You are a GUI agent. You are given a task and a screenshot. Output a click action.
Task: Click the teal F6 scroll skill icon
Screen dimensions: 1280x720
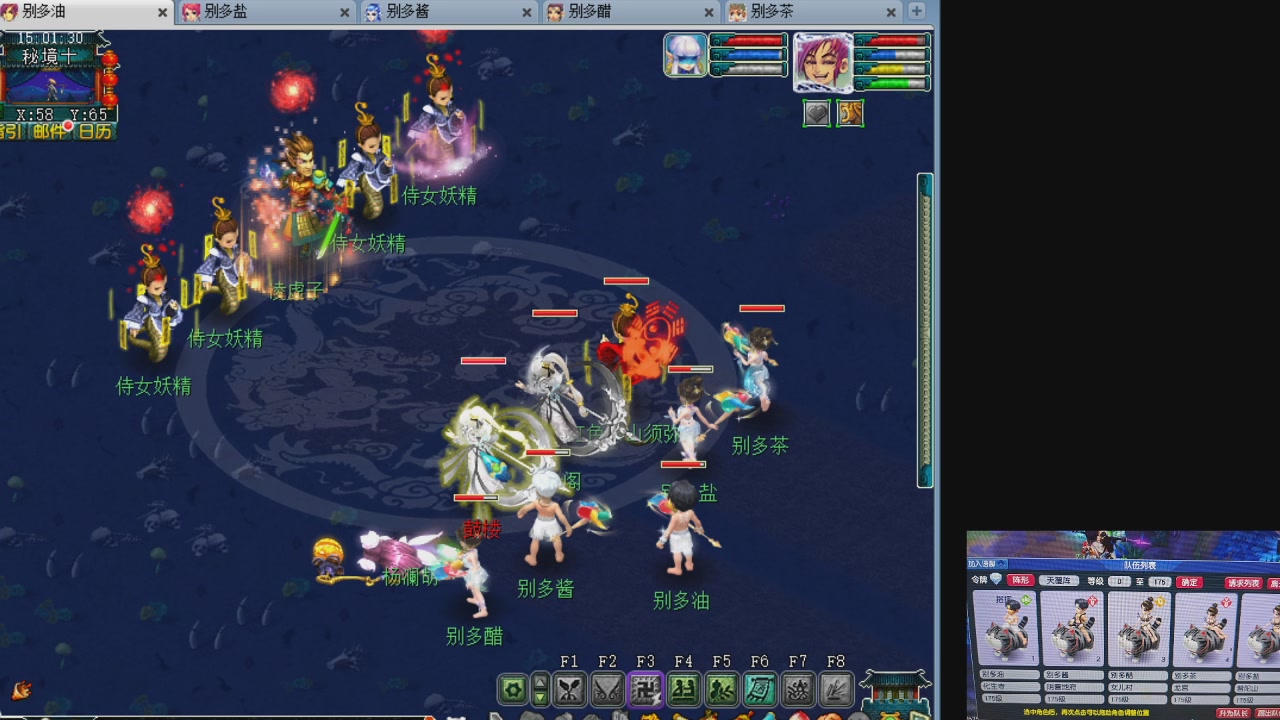[x=759, y=688]
